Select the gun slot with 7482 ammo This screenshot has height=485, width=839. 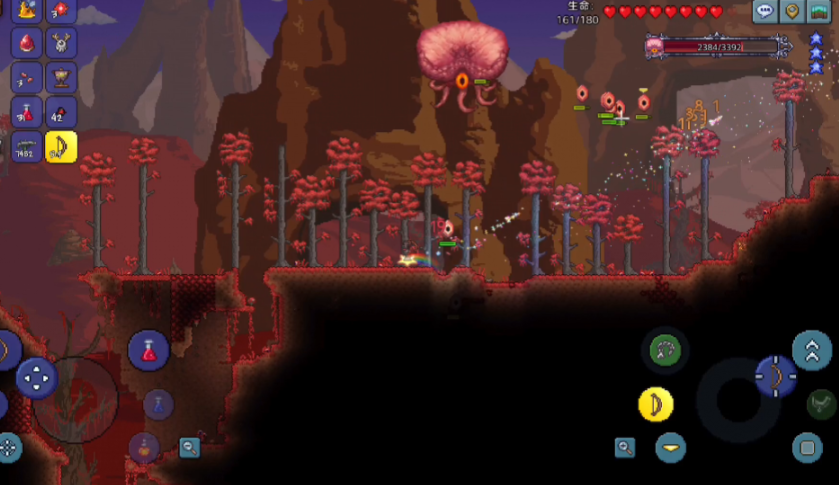26,146
